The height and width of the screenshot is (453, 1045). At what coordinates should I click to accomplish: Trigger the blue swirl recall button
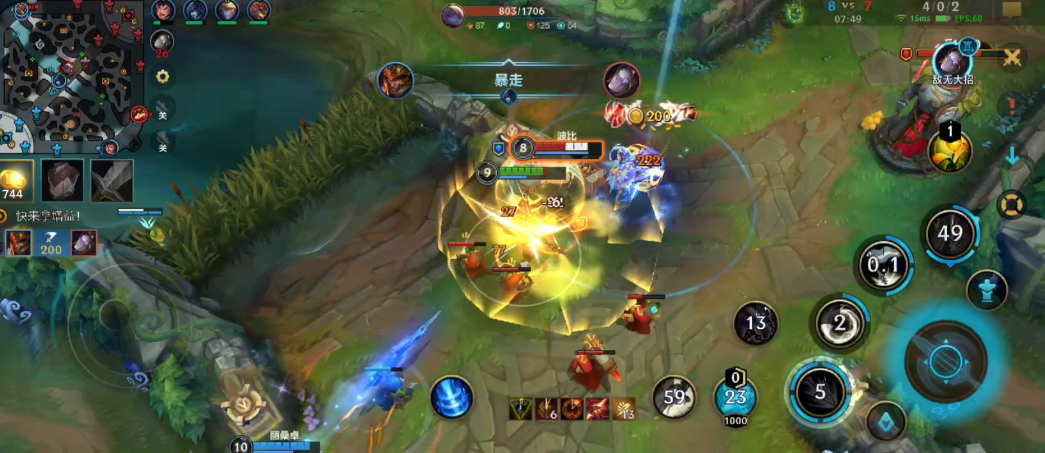[x=452, y=398]
